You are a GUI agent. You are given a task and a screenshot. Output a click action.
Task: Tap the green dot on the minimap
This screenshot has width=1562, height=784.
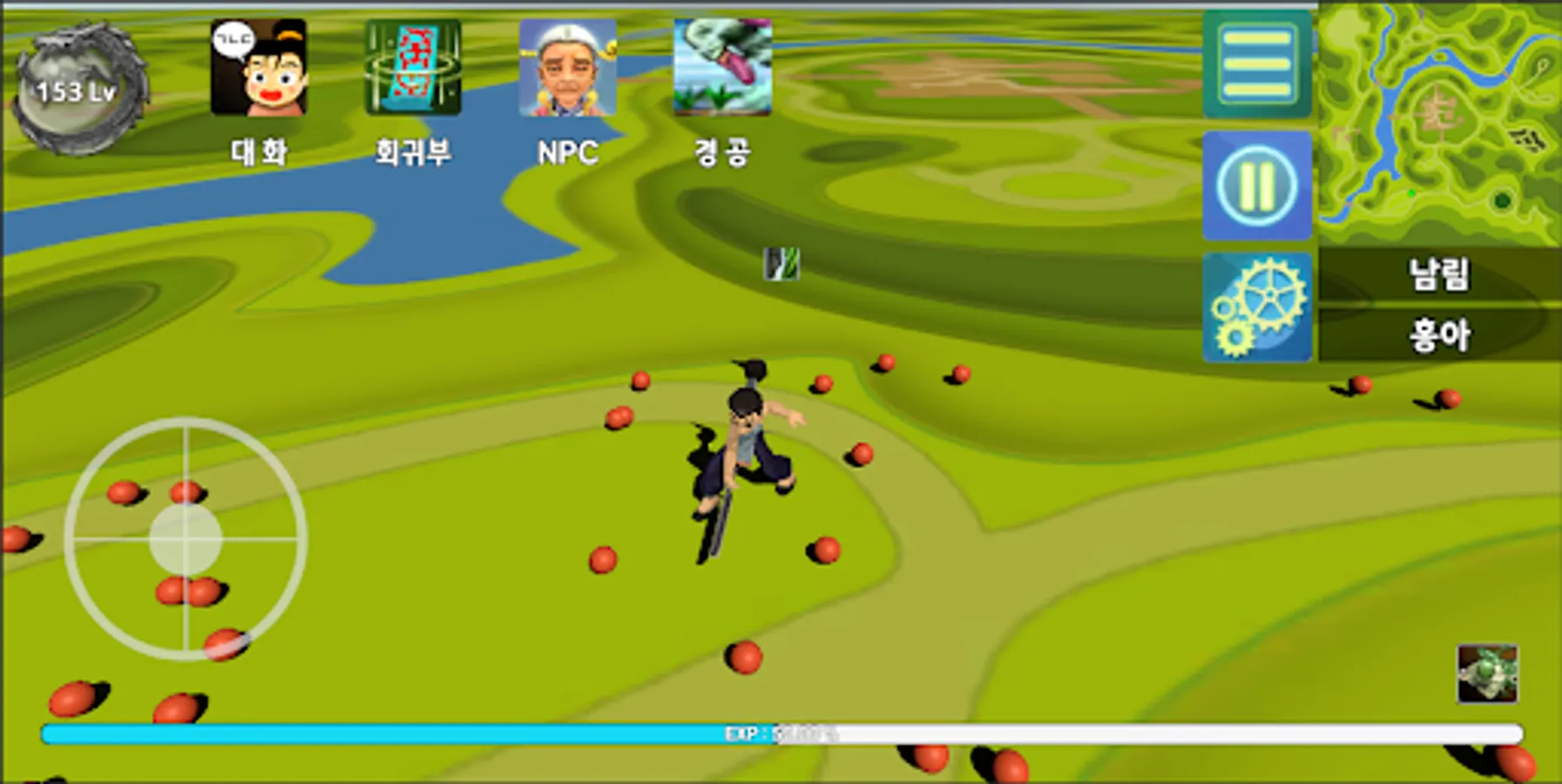pos(1410,193)
